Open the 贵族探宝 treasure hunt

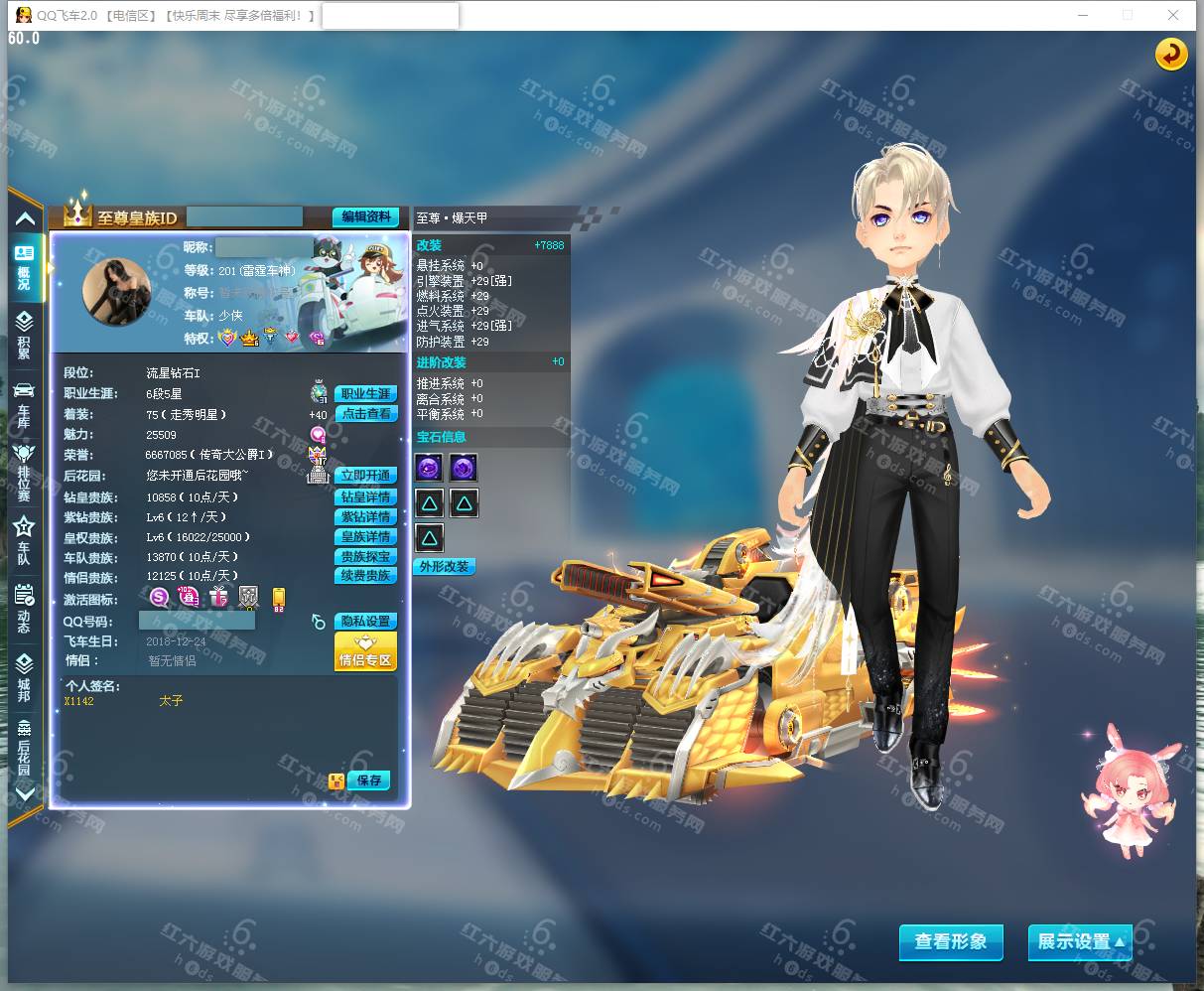tap(365, 557)
